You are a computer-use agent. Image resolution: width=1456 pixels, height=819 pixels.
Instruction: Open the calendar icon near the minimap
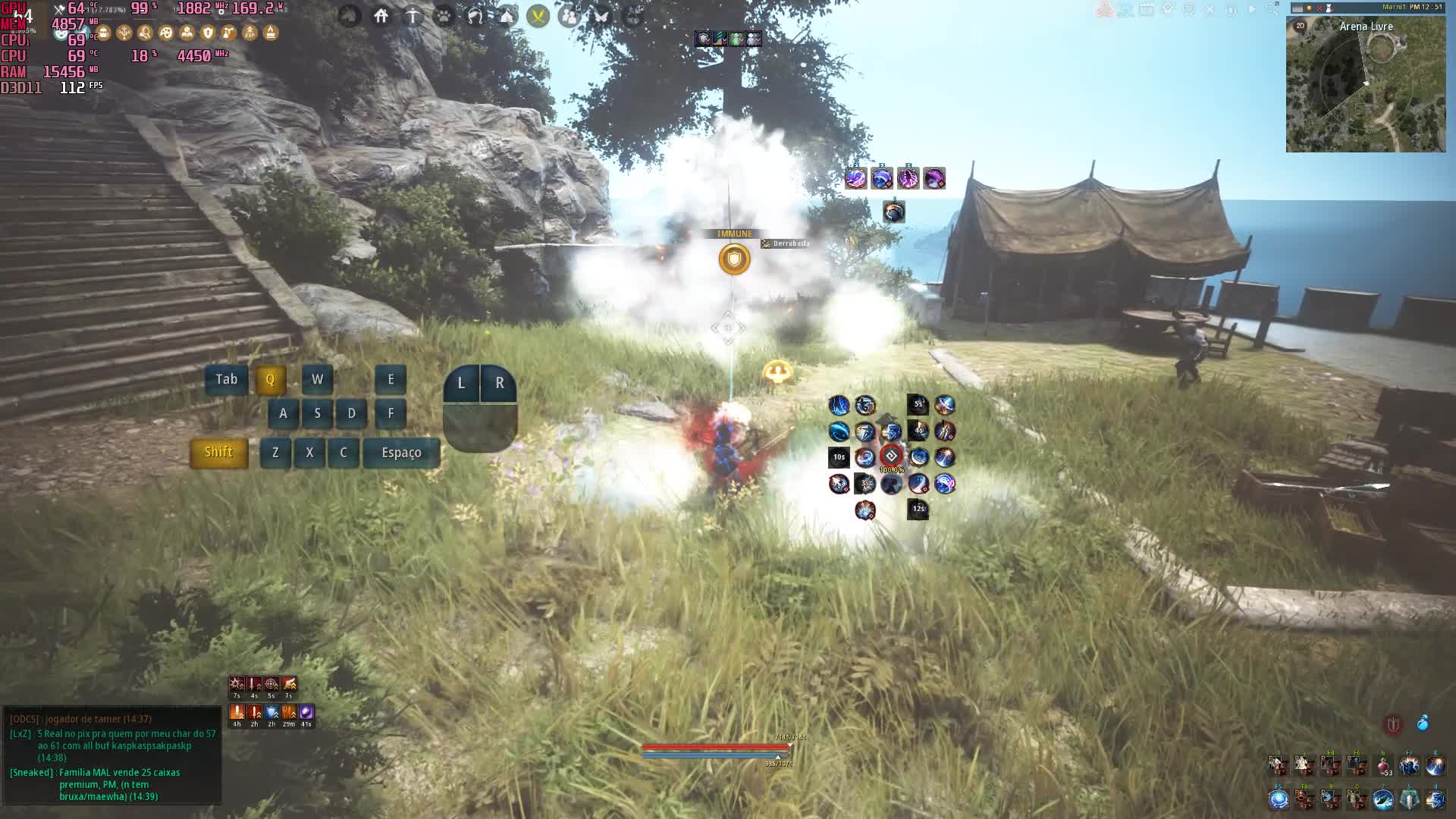point(1147,10)
